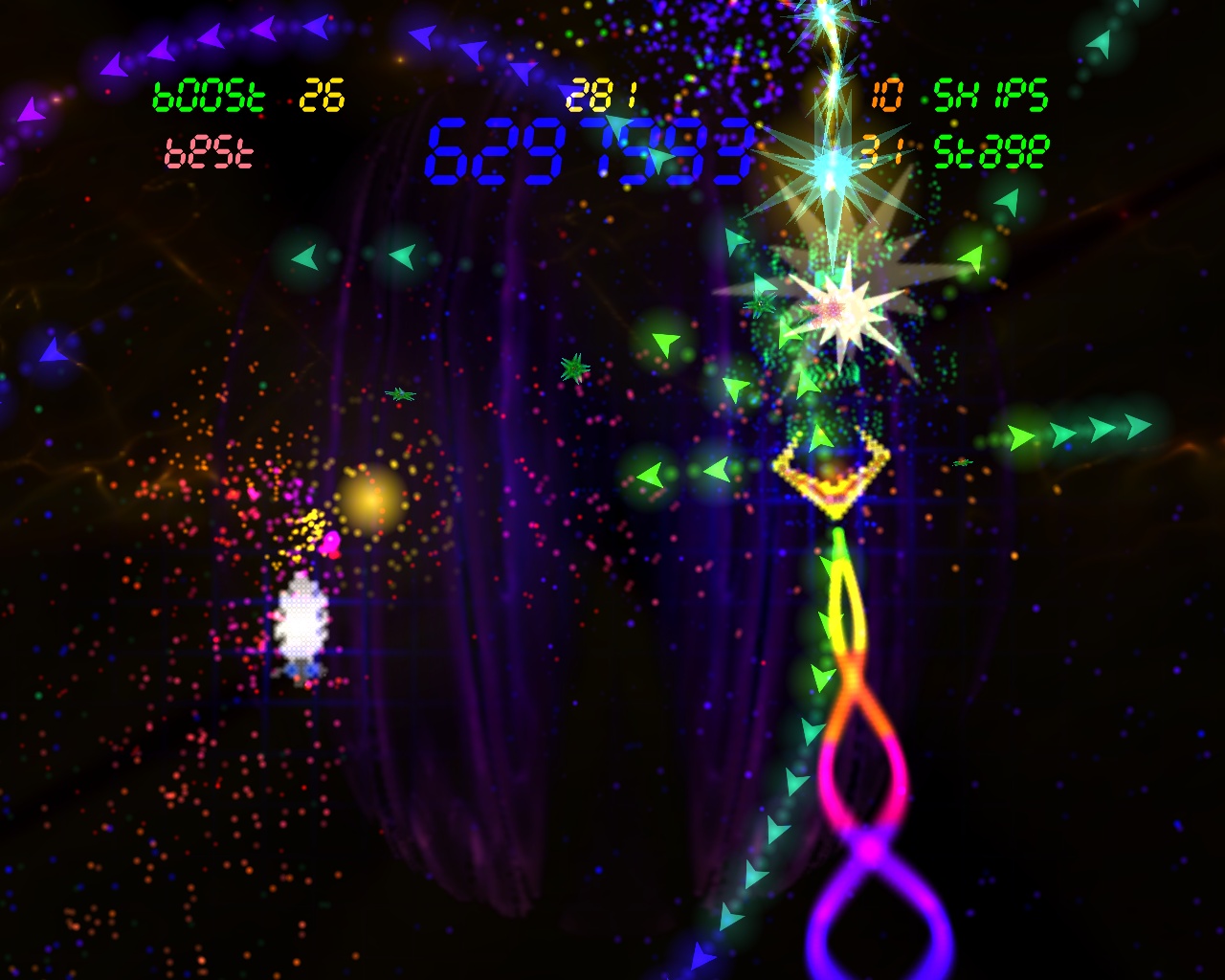Select the green spiky mine near center
Image resolution: width=1225 pixels, height=980 pixels.
[x=572, y=368]
